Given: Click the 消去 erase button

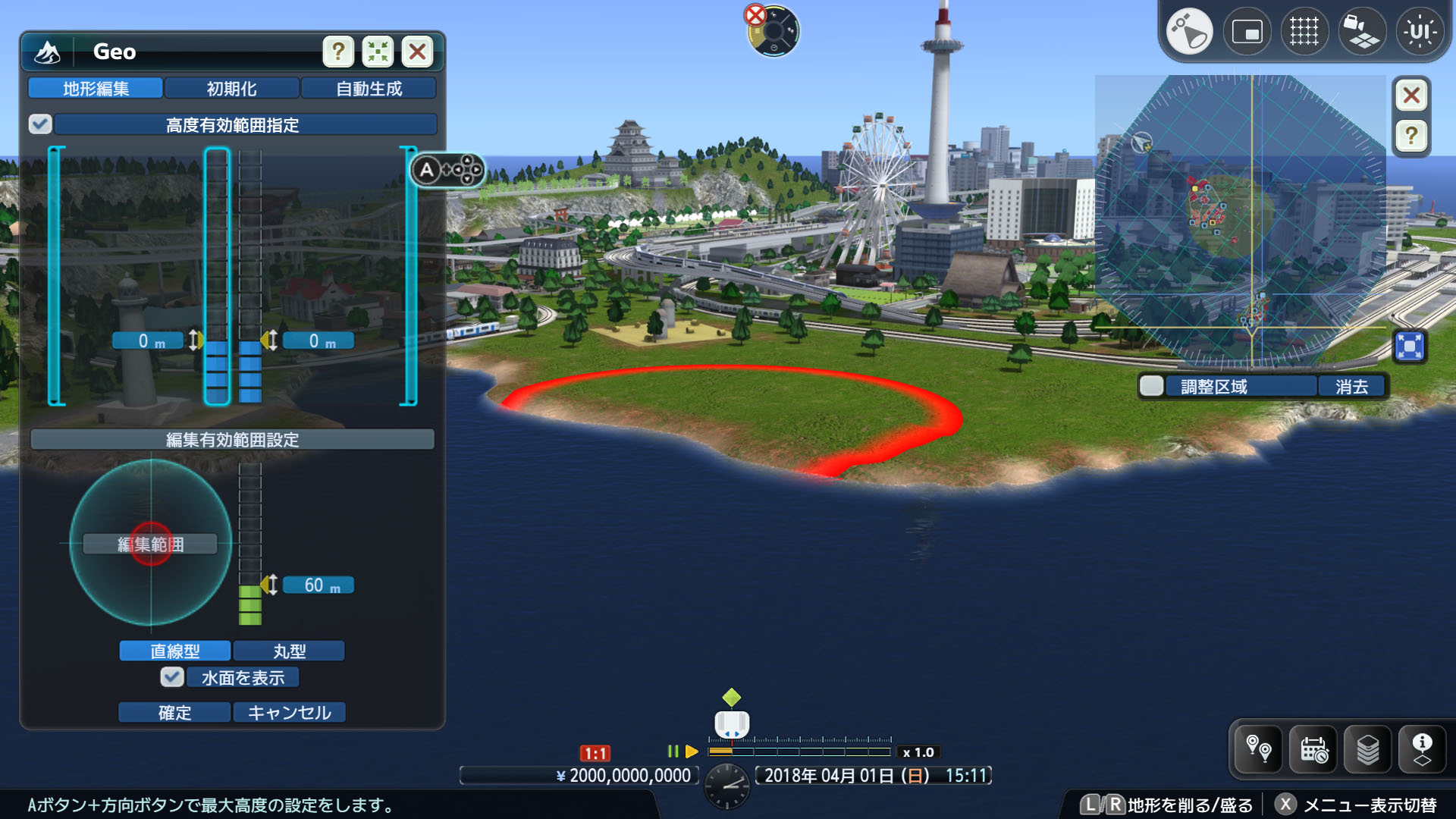Looking at the screenshot, I should click(x=1351, y=386).
